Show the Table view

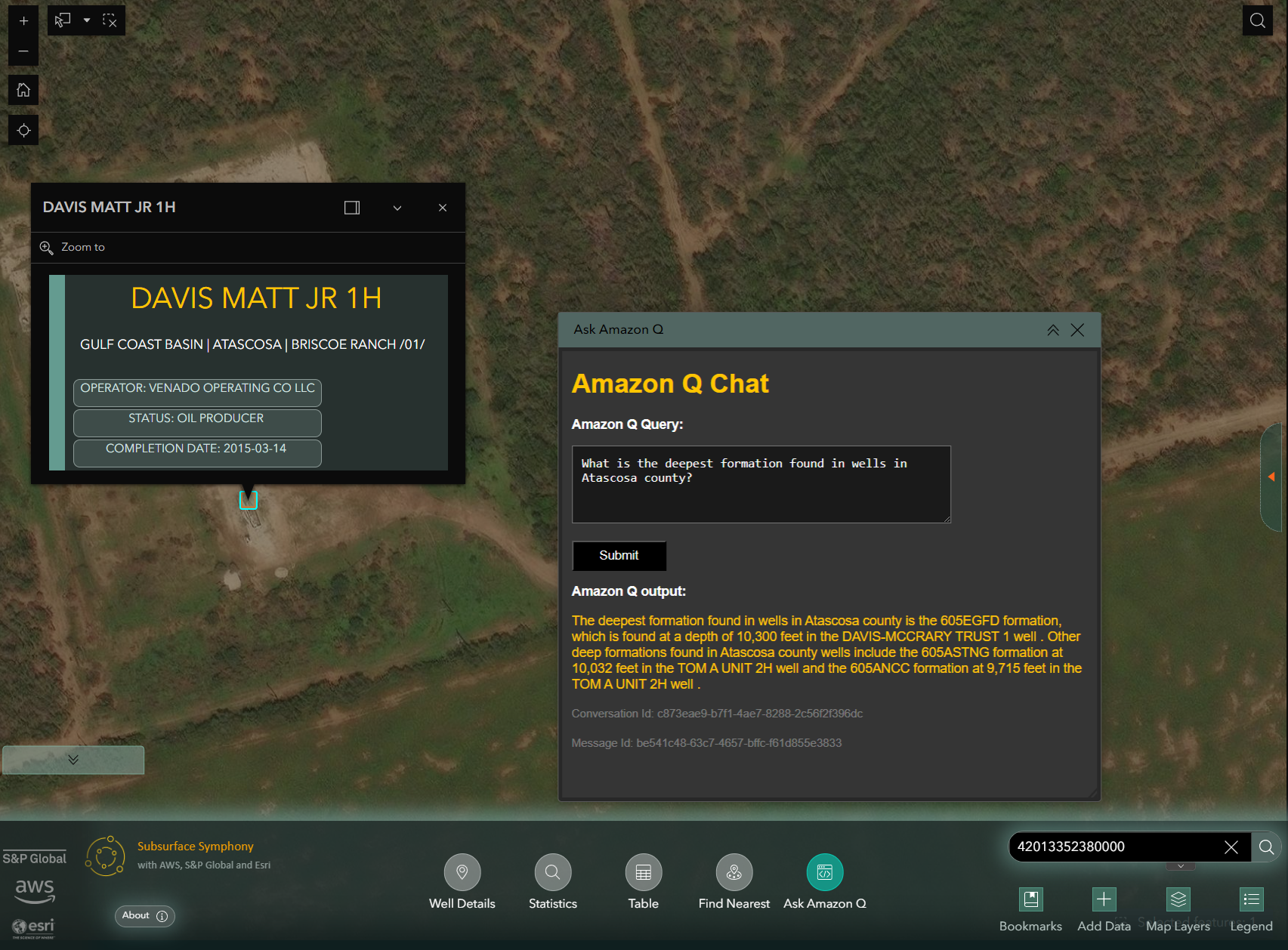(x=644, y=872)
